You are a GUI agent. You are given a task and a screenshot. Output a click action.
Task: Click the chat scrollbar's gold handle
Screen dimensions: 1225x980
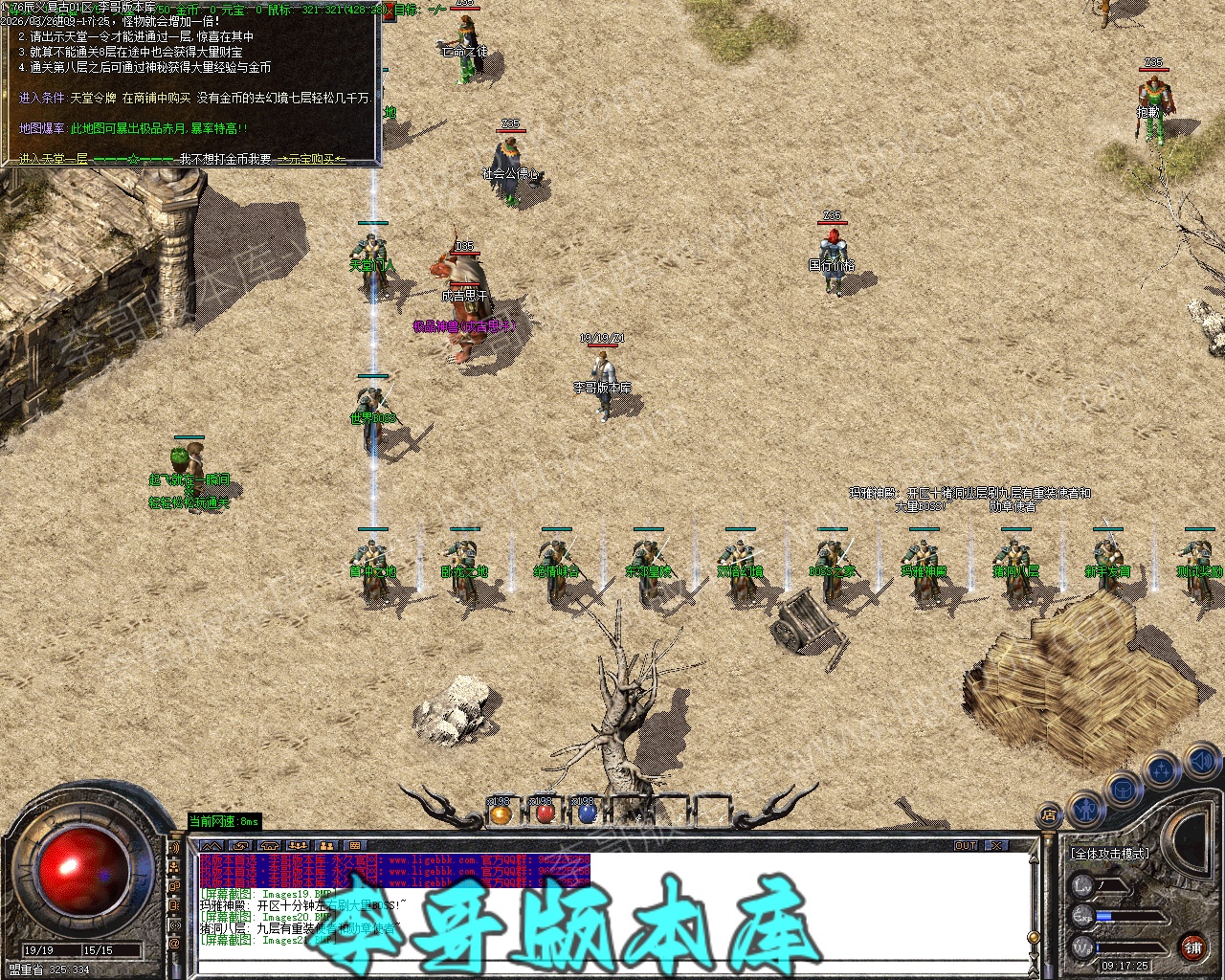point(1033,937)
